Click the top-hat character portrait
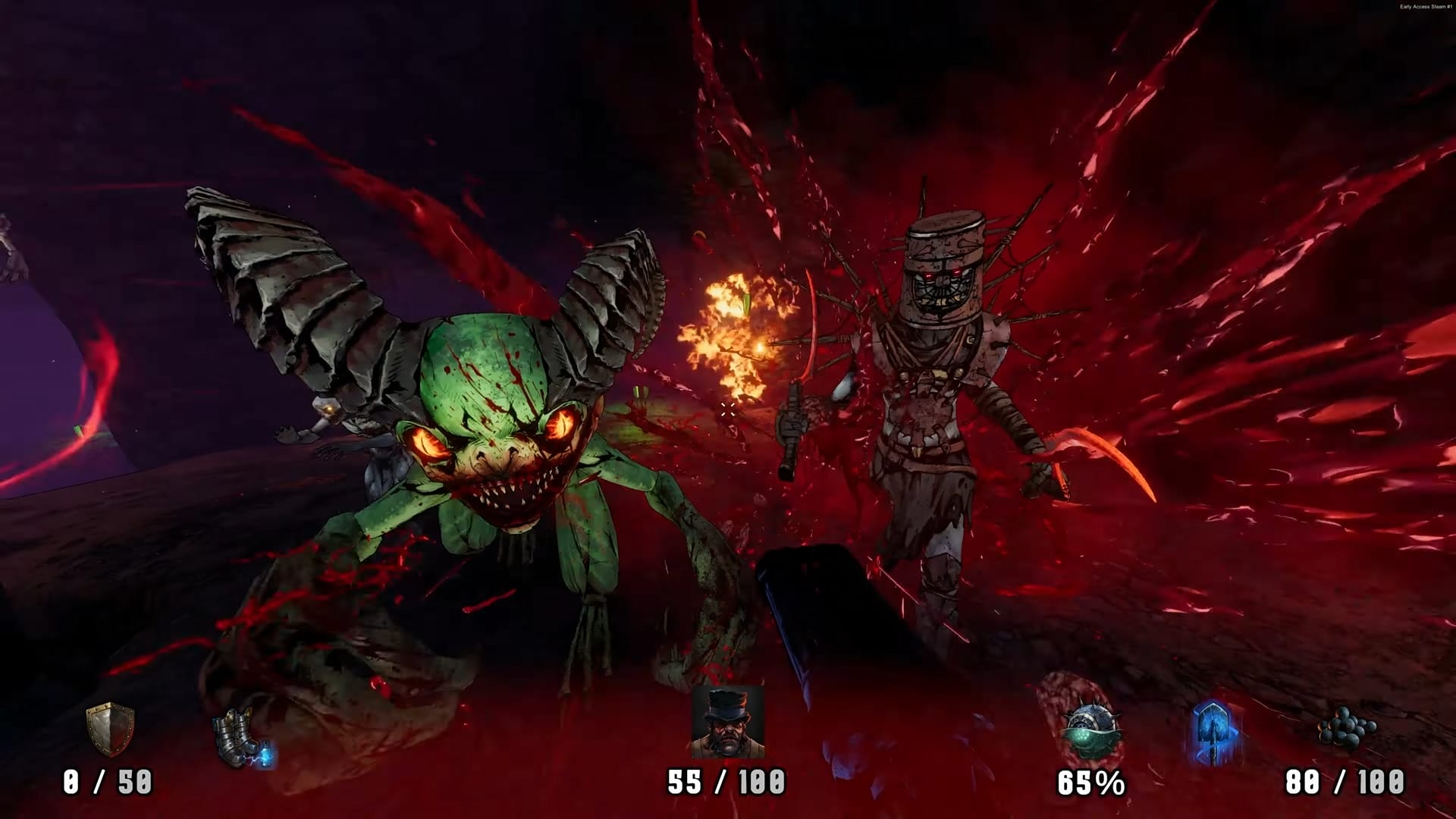 click(727, 721)
